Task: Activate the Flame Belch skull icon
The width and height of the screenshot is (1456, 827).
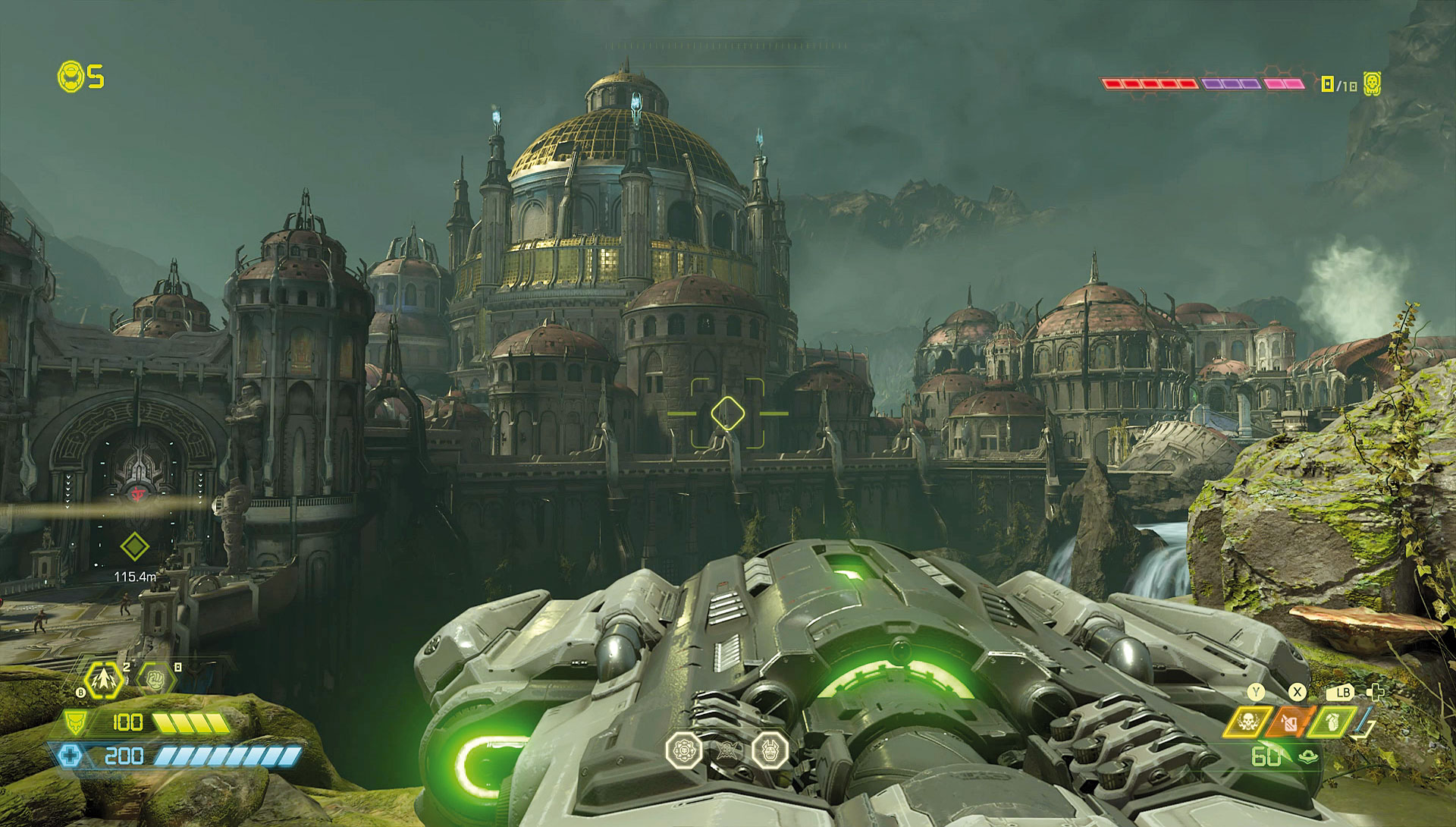Action: click(1247, 722)
